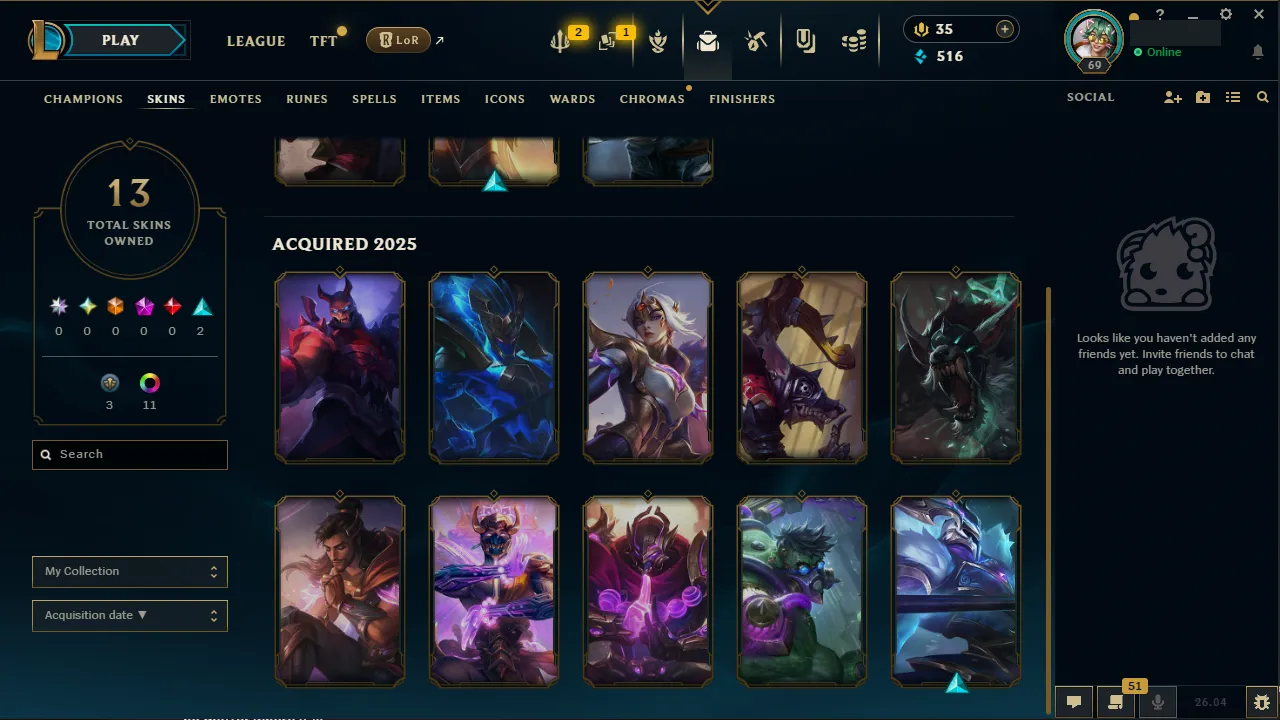
Task: Open the chat bubble in the bottom bar
Action: (1073, 701)
